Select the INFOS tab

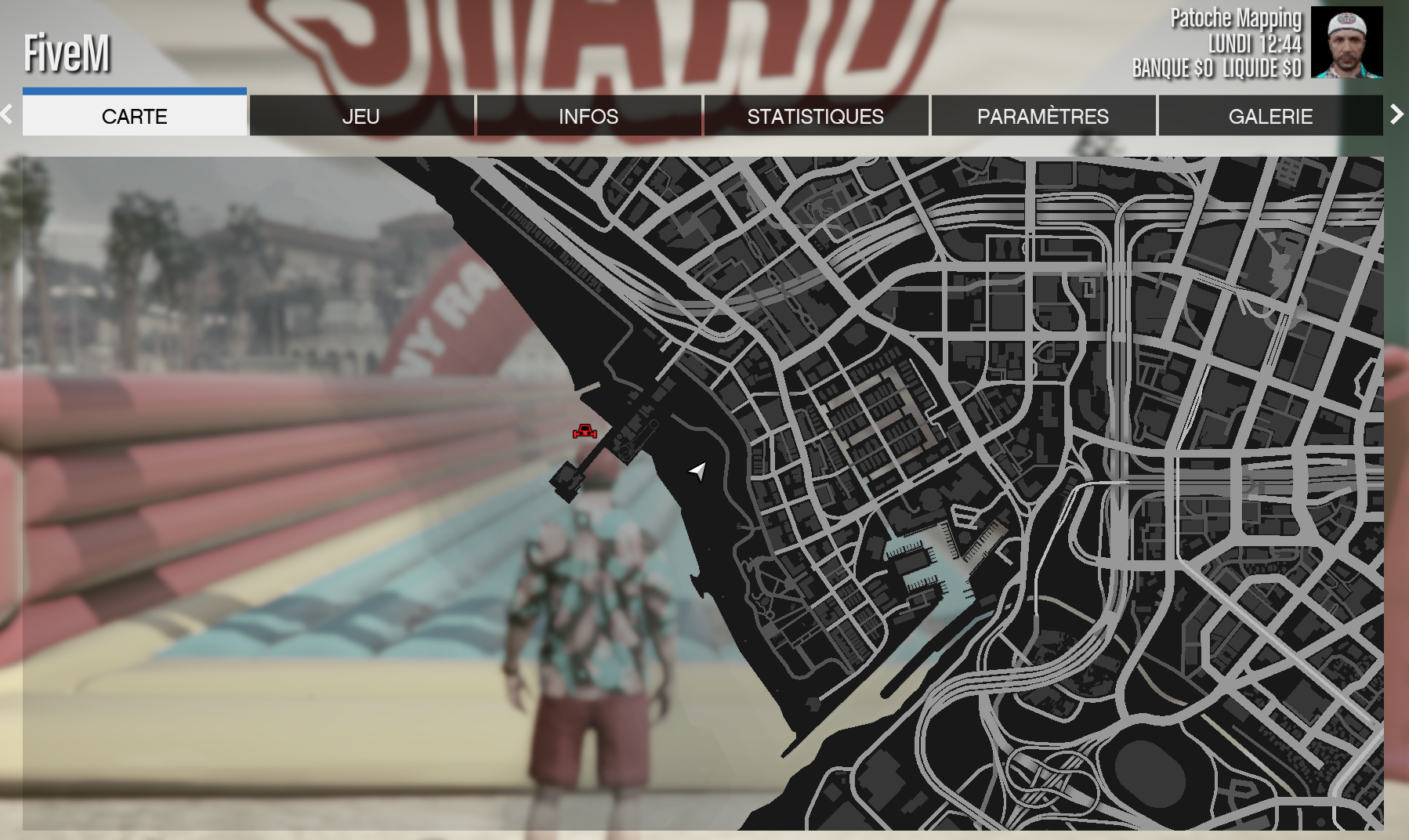tap(589, 116)
